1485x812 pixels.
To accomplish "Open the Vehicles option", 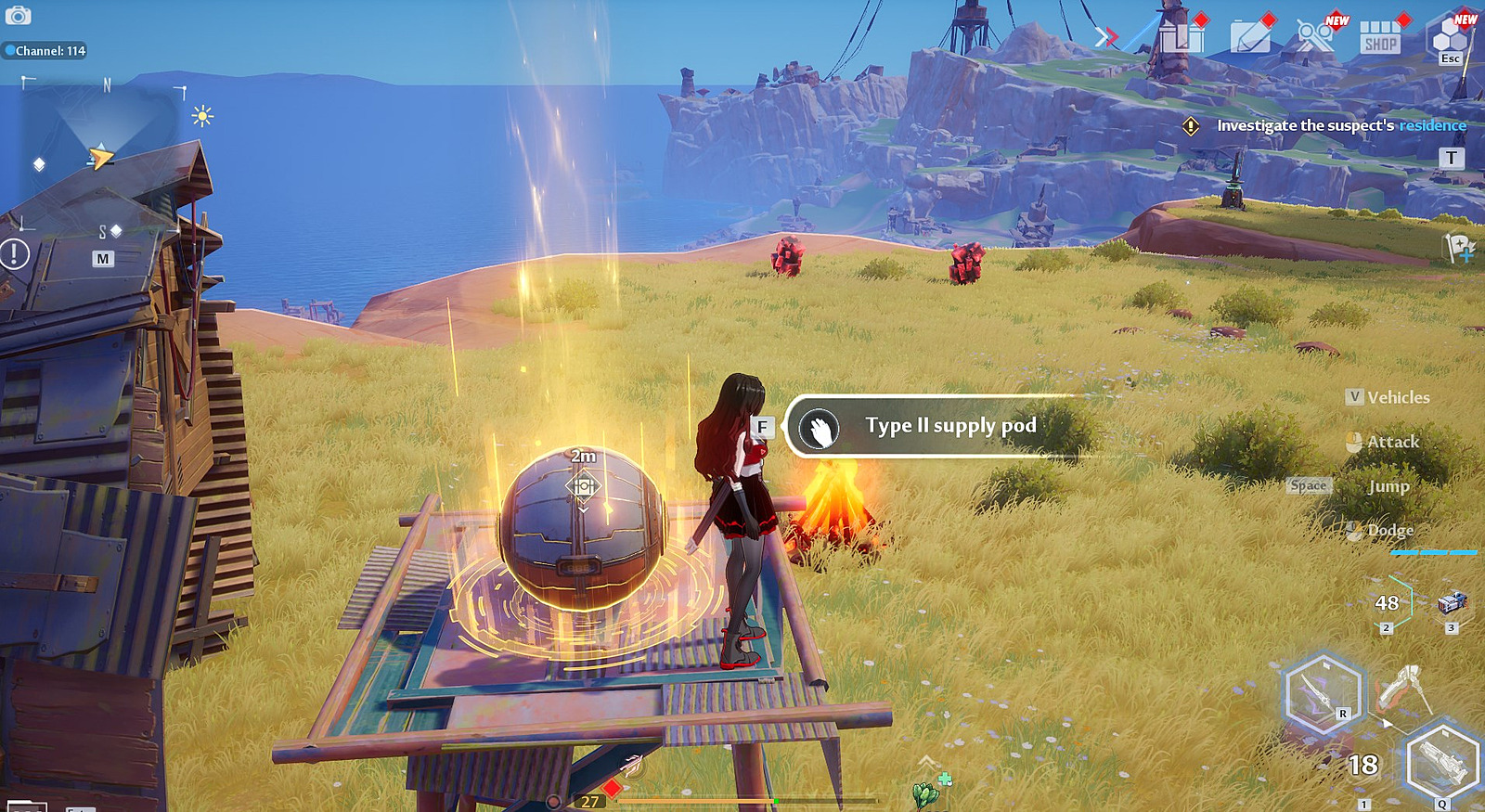I will pos(1388,397).
